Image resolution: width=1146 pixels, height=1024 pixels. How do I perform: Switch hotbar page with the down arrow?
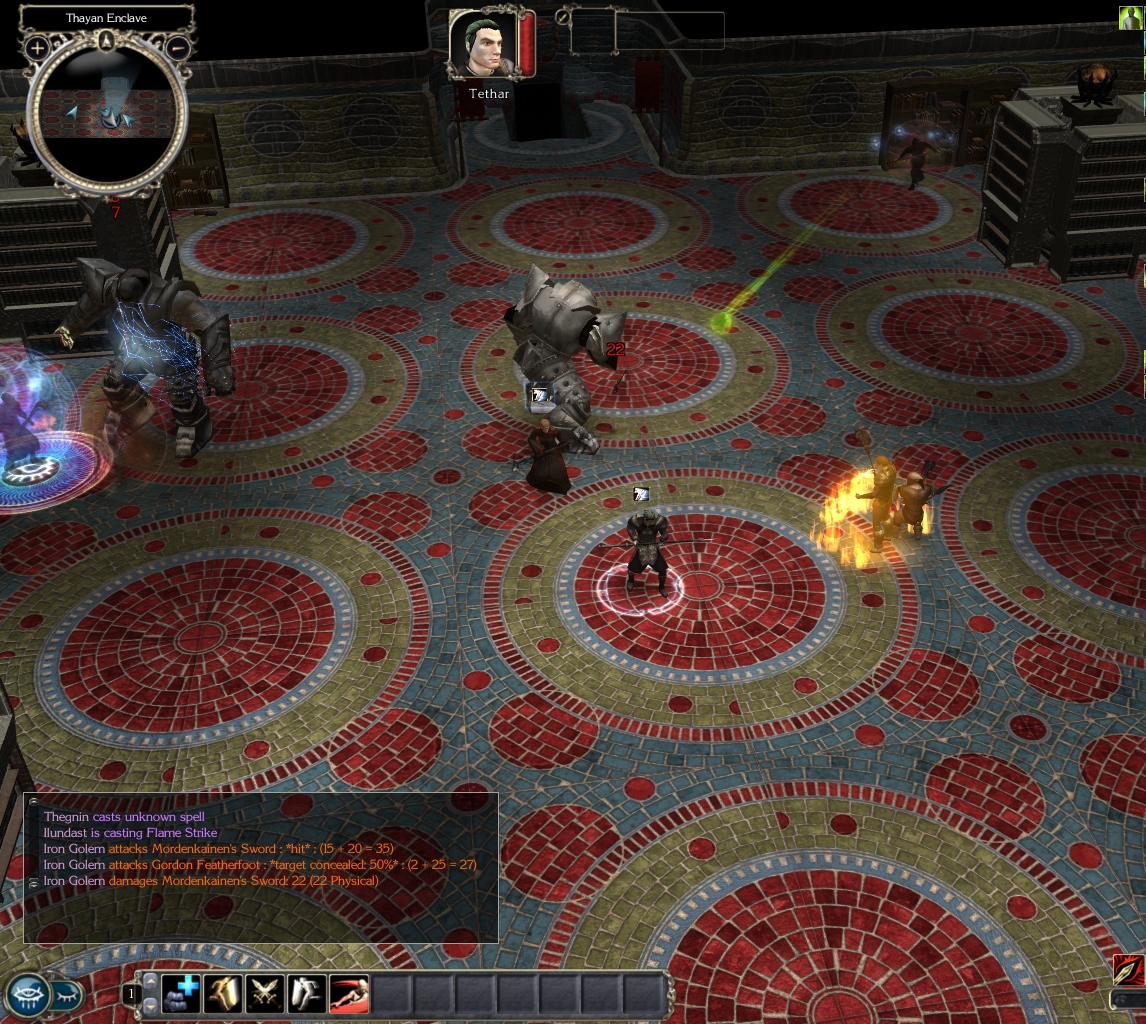152,1005
